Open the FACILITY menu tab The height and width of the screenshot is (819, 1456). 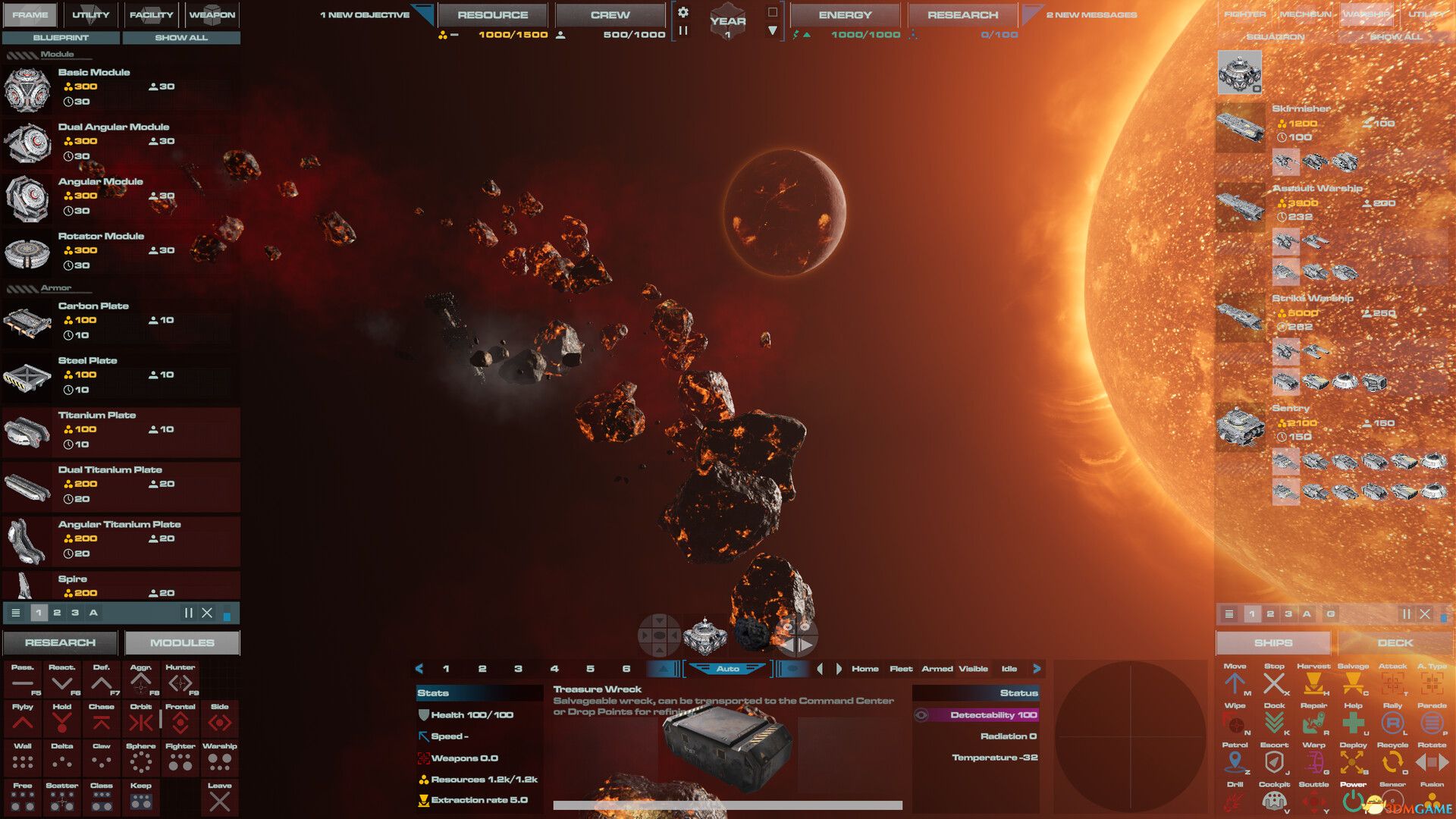click(151, 14)
